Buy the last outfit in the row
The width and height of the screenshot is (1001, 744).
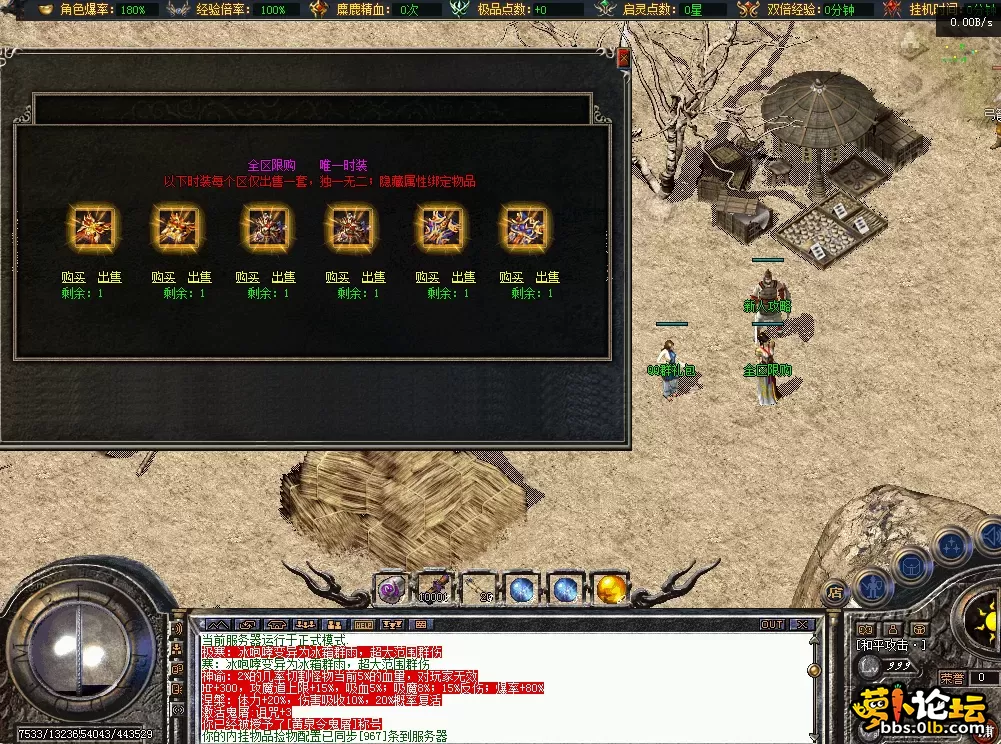(511, 277)
